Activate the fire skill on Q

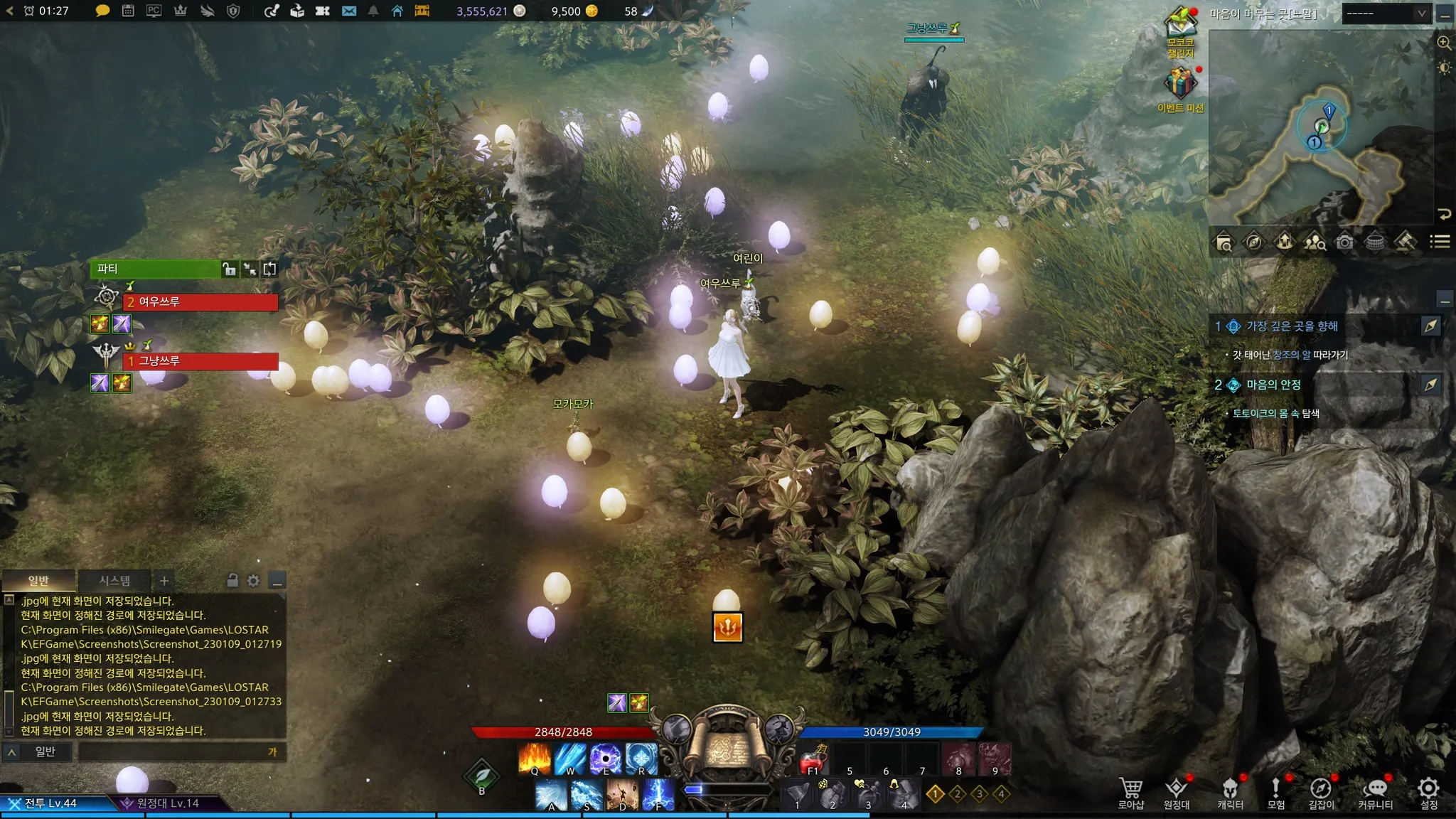535,759
